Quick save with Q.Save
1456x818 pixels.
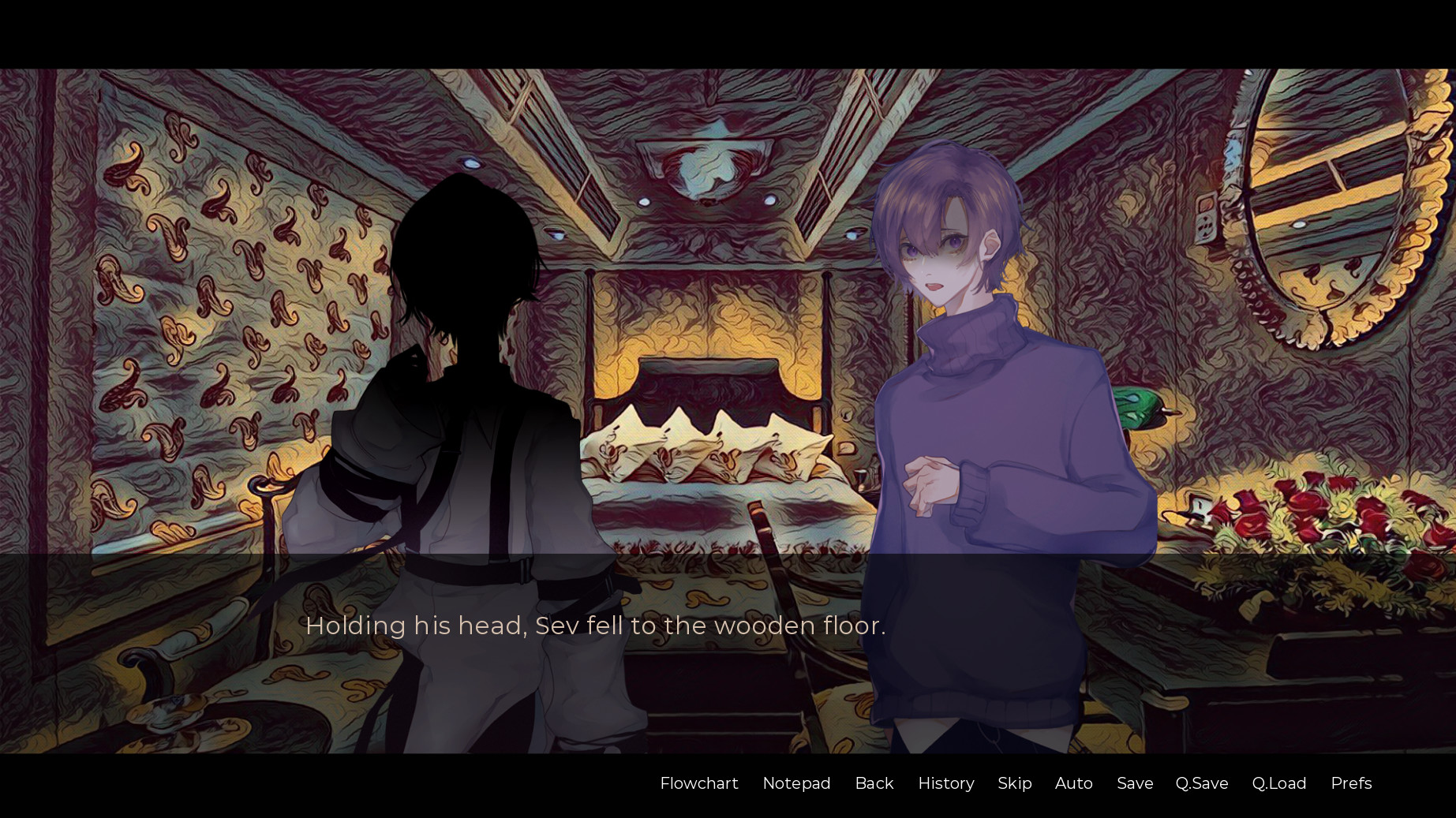[x=1201, y=783]
